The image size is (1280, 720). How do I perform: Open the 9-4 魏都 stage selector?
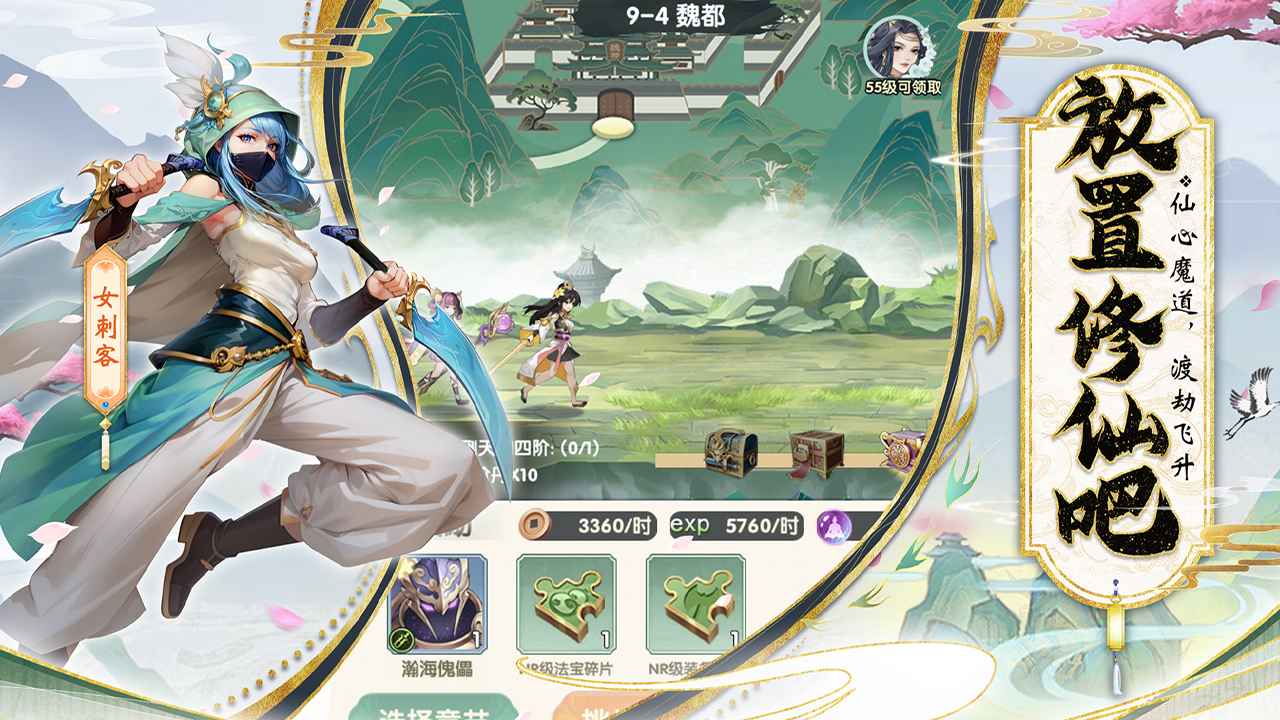tap(676, 15)
